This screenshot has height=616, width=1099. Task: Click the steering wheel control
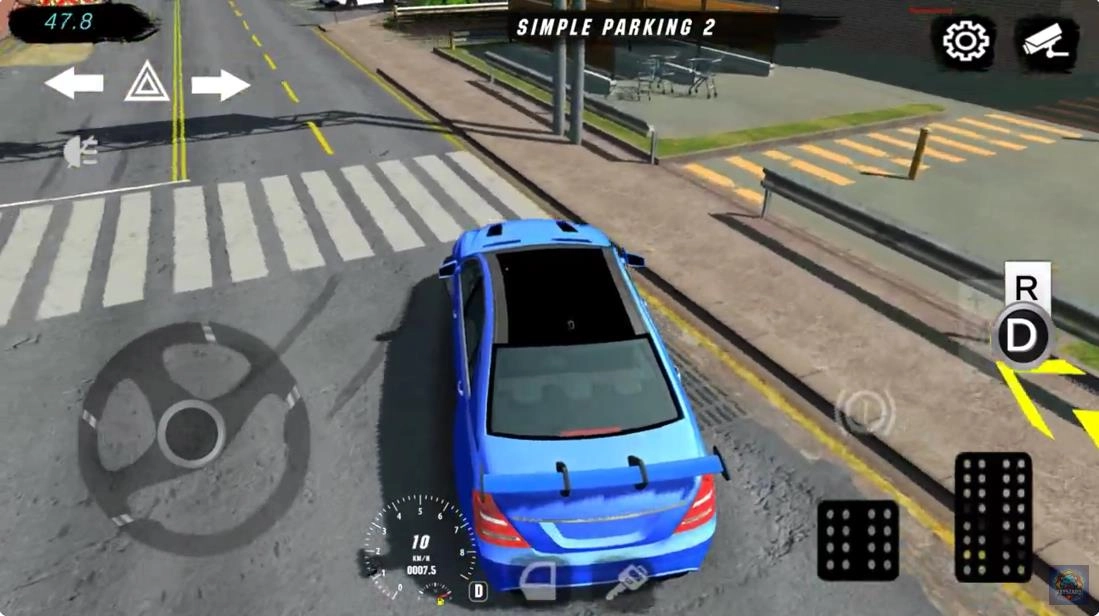192,433
